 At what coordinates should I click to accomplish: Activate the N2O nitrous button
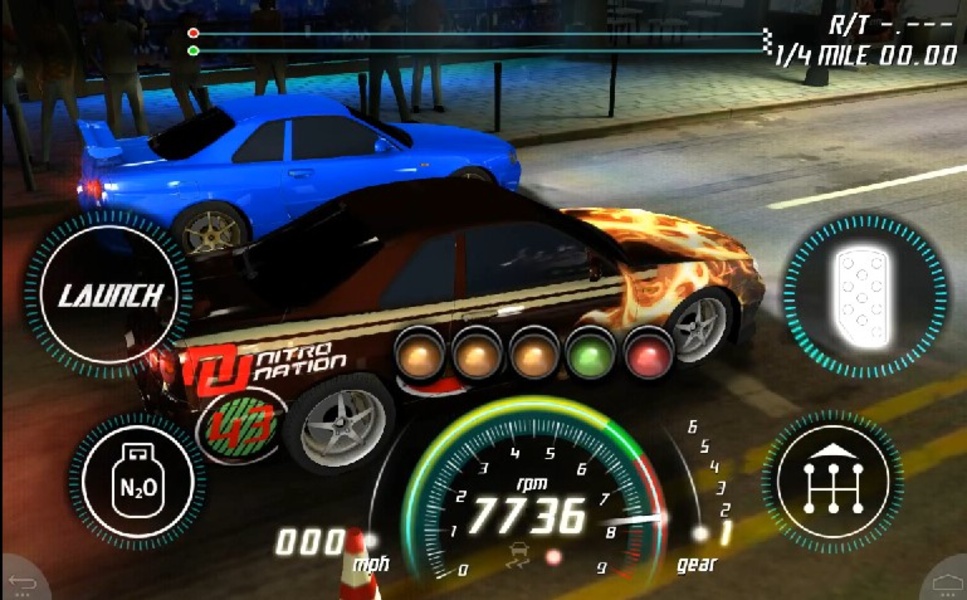137,483
